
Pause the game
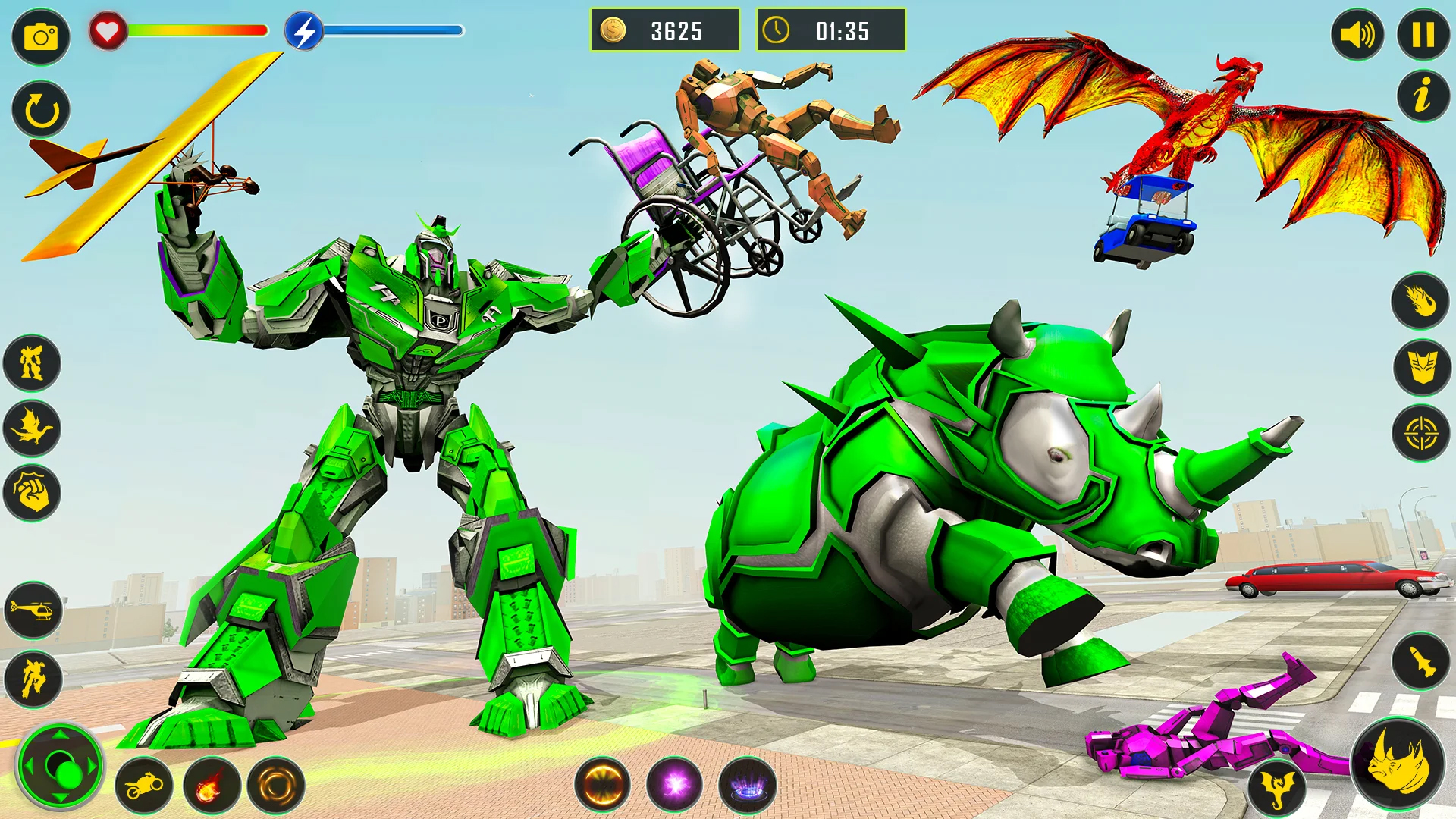(1423, 35)
